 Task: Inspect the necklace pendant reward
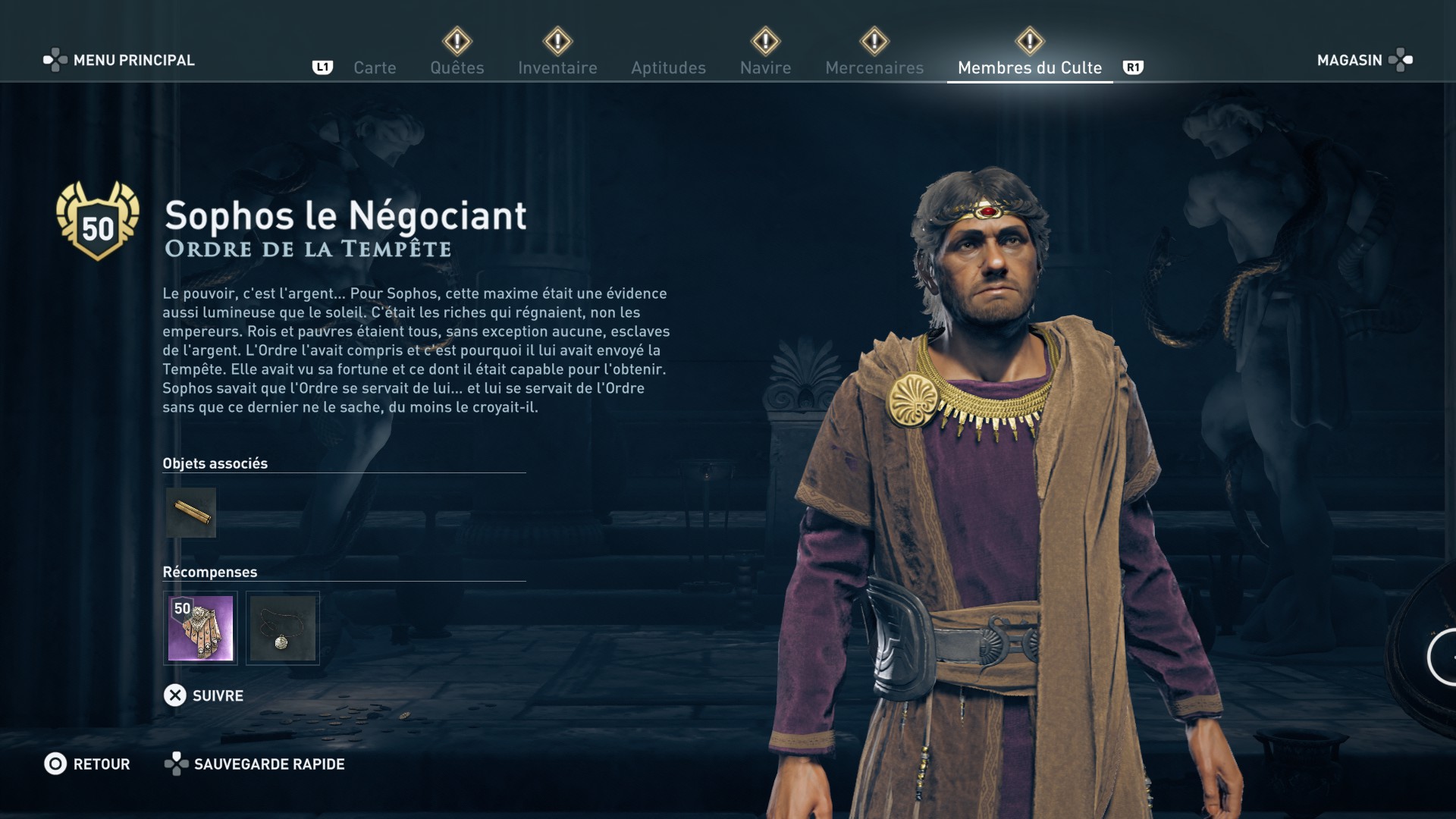(283, 628)
